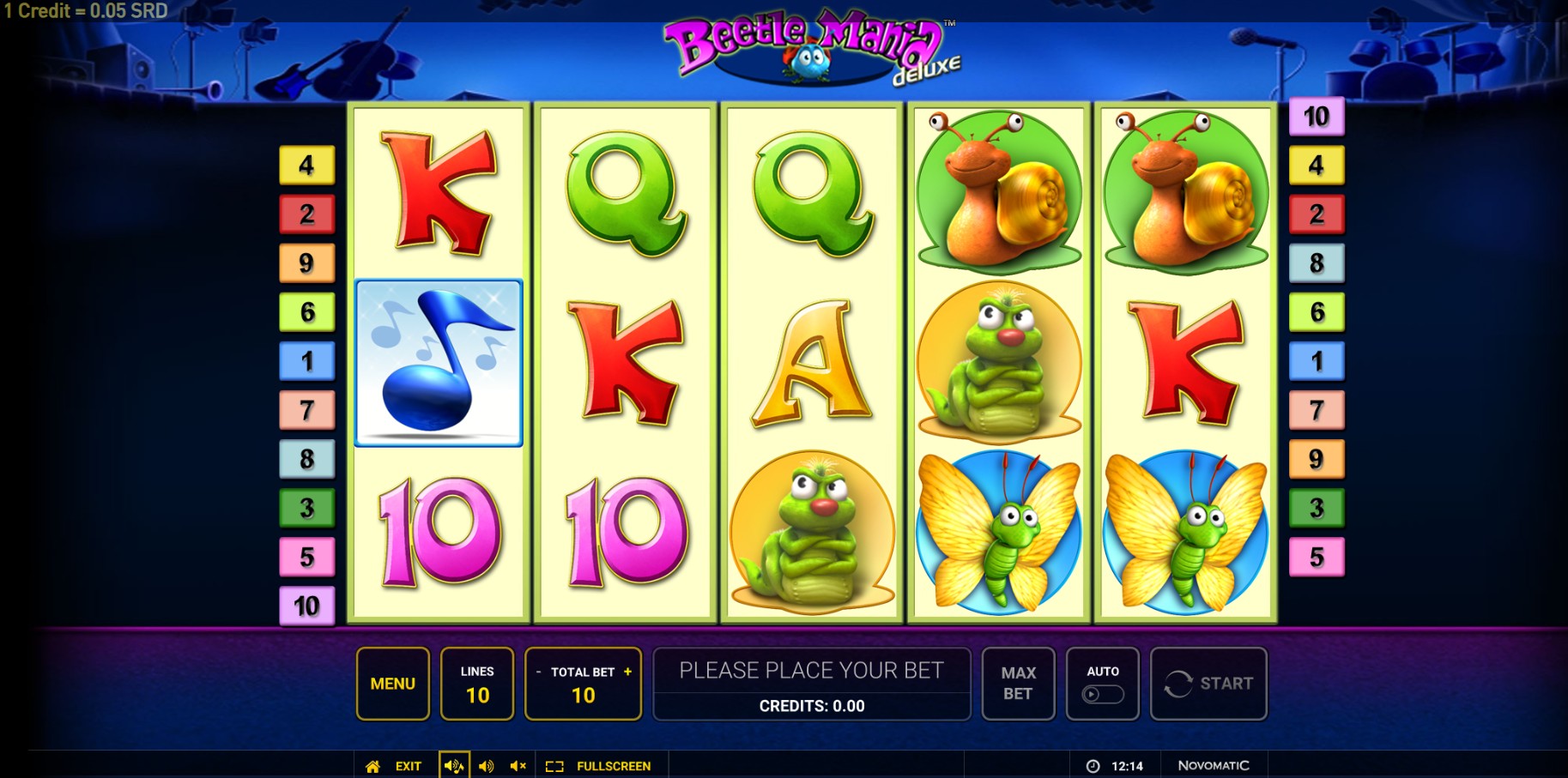Spin the reels with START
Screen dimensions: 1568x778
pos(1208,684)
